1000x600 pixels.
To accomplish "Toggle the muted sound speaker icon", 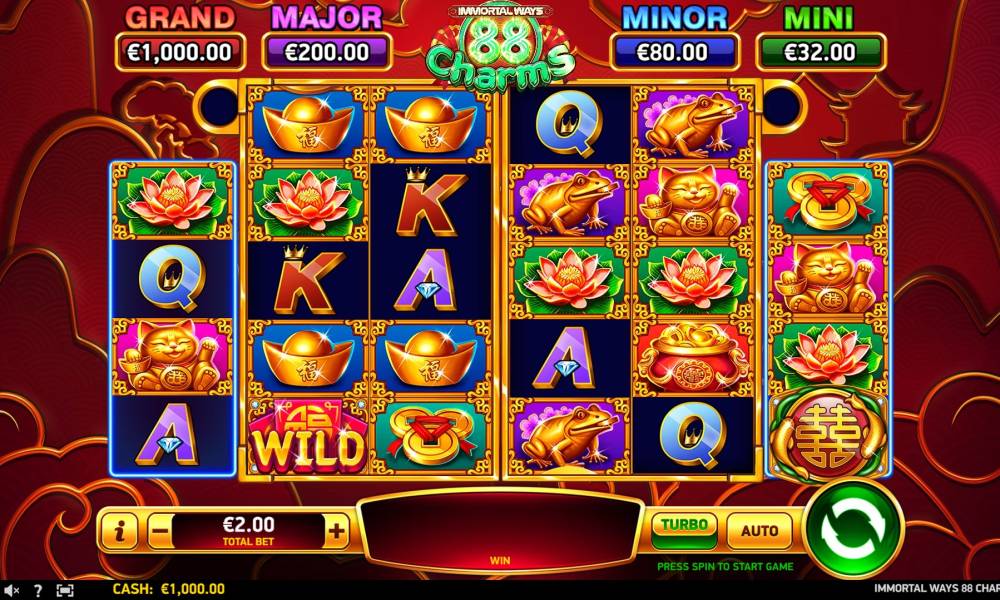I will [11, 590].
